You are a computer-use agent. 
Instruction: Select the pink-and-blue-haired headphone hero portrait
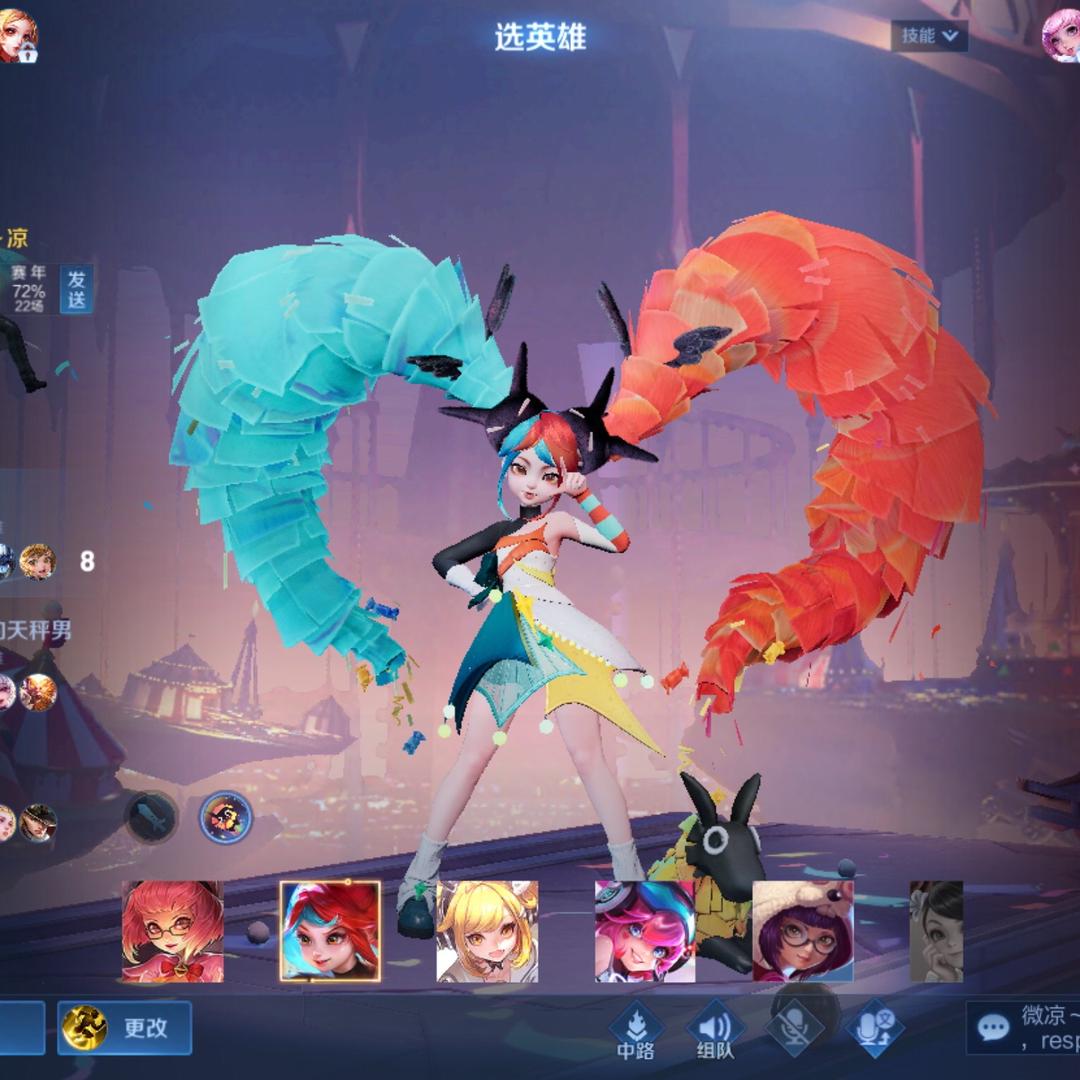click(644, 931)
